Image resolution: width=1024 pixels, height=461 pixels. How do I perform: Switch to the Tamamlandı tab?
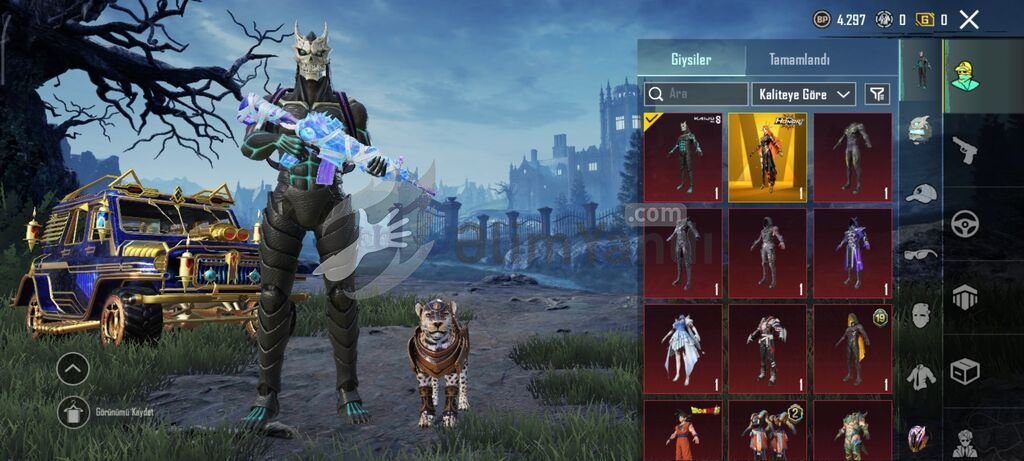(798, 60)
